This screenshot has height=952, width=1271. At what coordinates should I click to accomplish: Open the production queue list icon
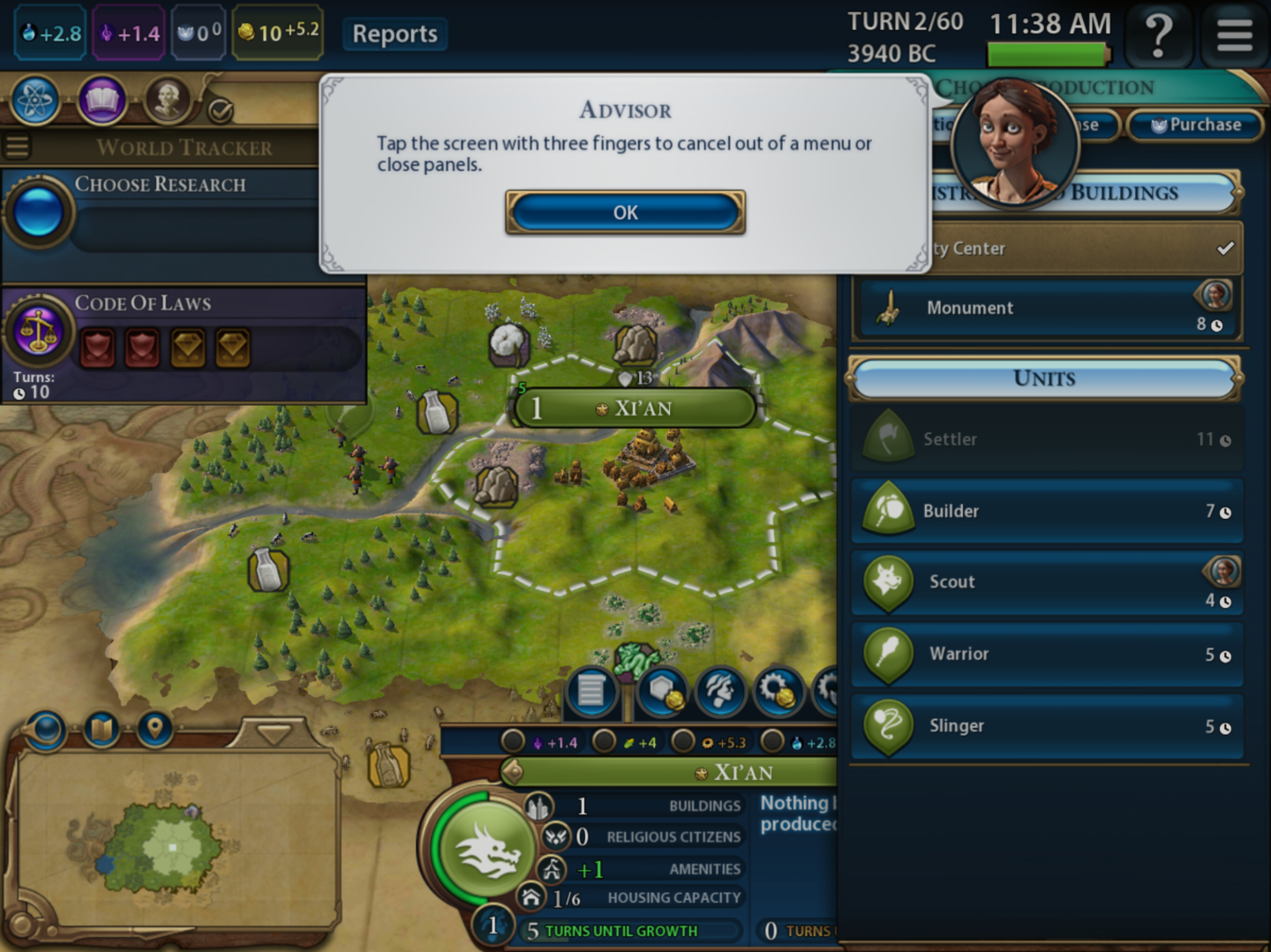[590, 692]
